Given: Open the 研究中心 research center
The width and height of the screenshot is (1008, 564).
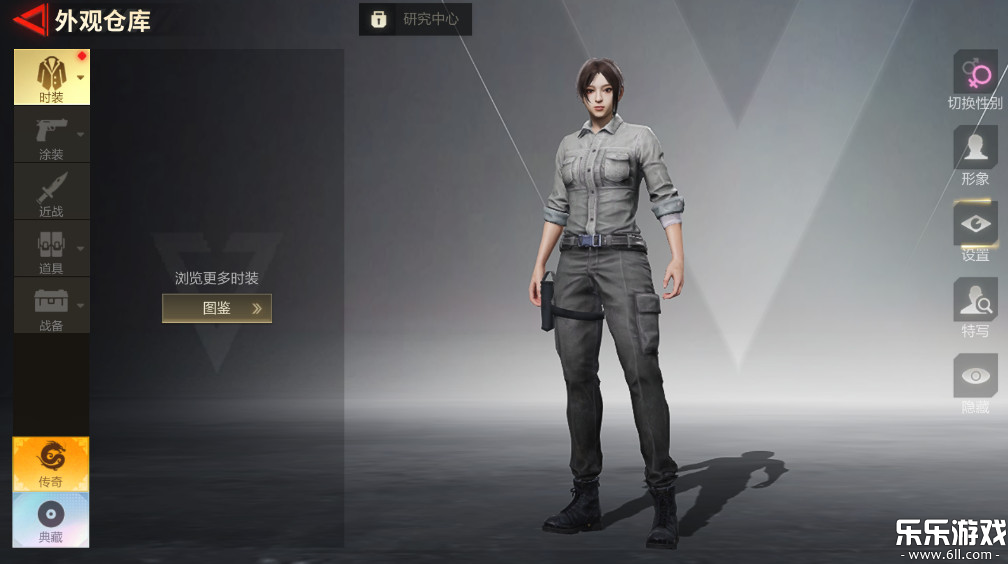Looking at the screenshot, I should [x=415, y=19].
